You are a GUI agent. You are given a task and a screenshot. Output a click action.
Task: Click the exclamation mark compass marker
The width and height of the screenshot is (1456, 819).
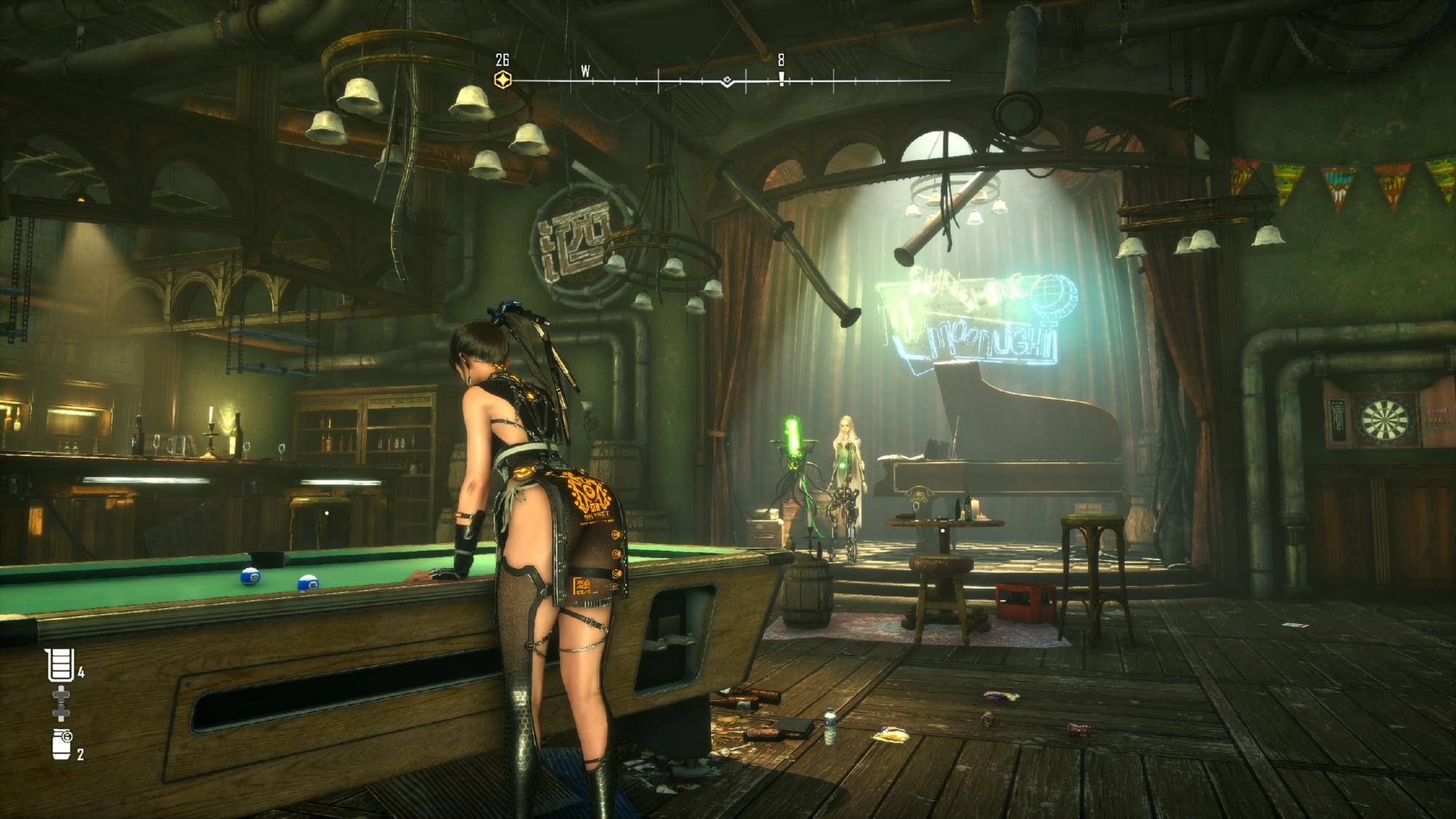781,78
